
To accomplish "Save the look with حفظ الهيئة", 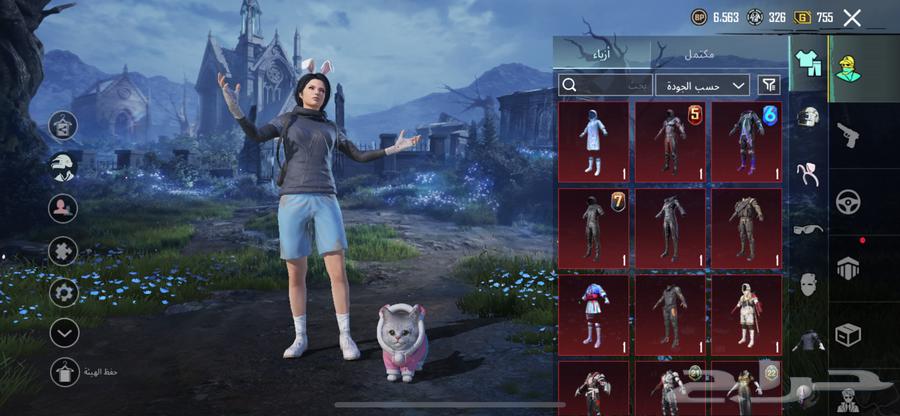I will (x=64, y=372).
